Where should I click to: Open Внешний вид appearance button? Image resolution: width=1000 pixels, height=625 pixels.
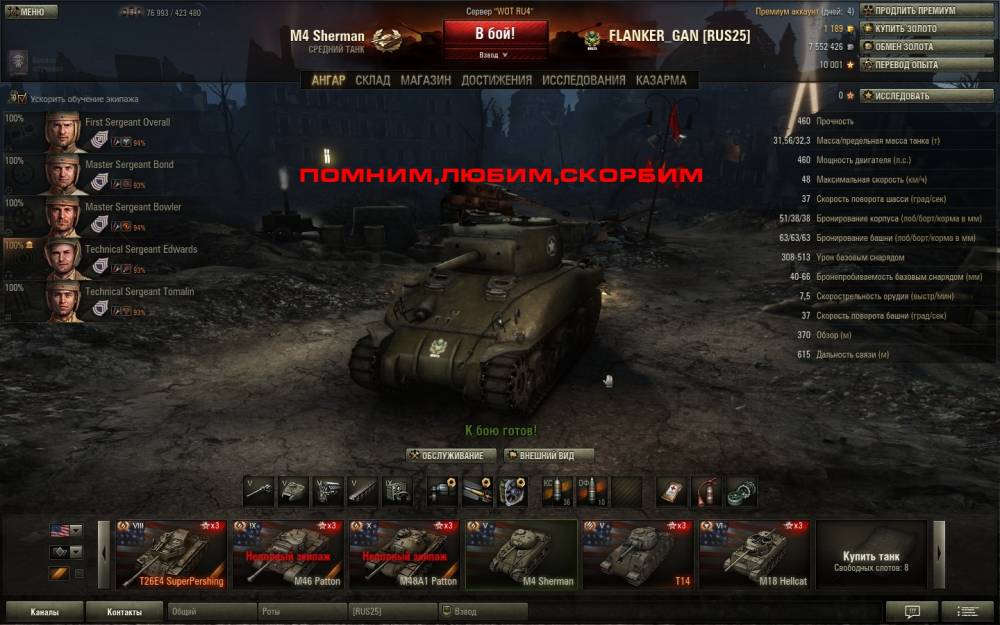tap(549, 455)
